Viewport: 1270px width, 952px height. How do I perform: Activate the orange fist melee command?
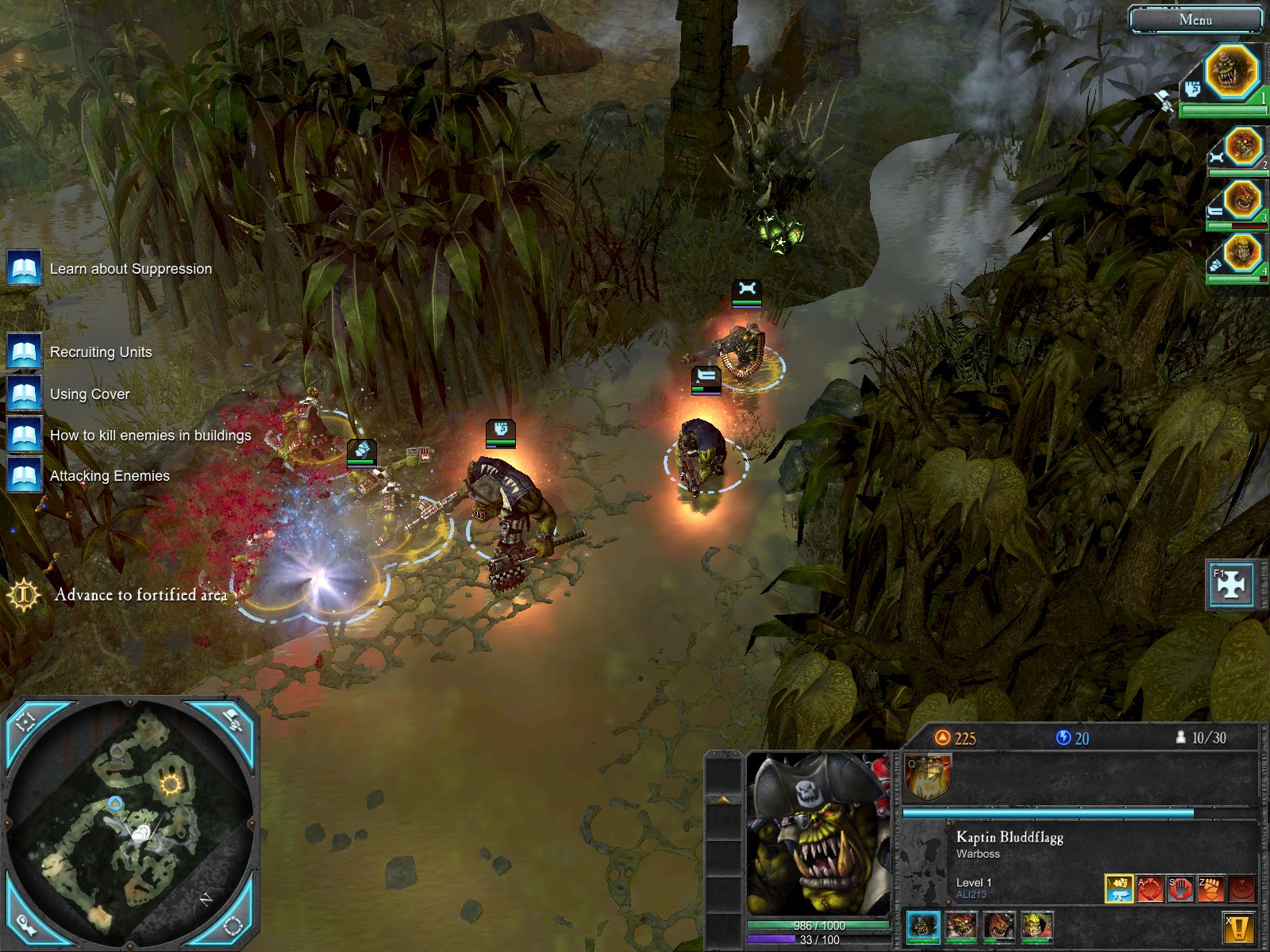(x=1210, y=889)
